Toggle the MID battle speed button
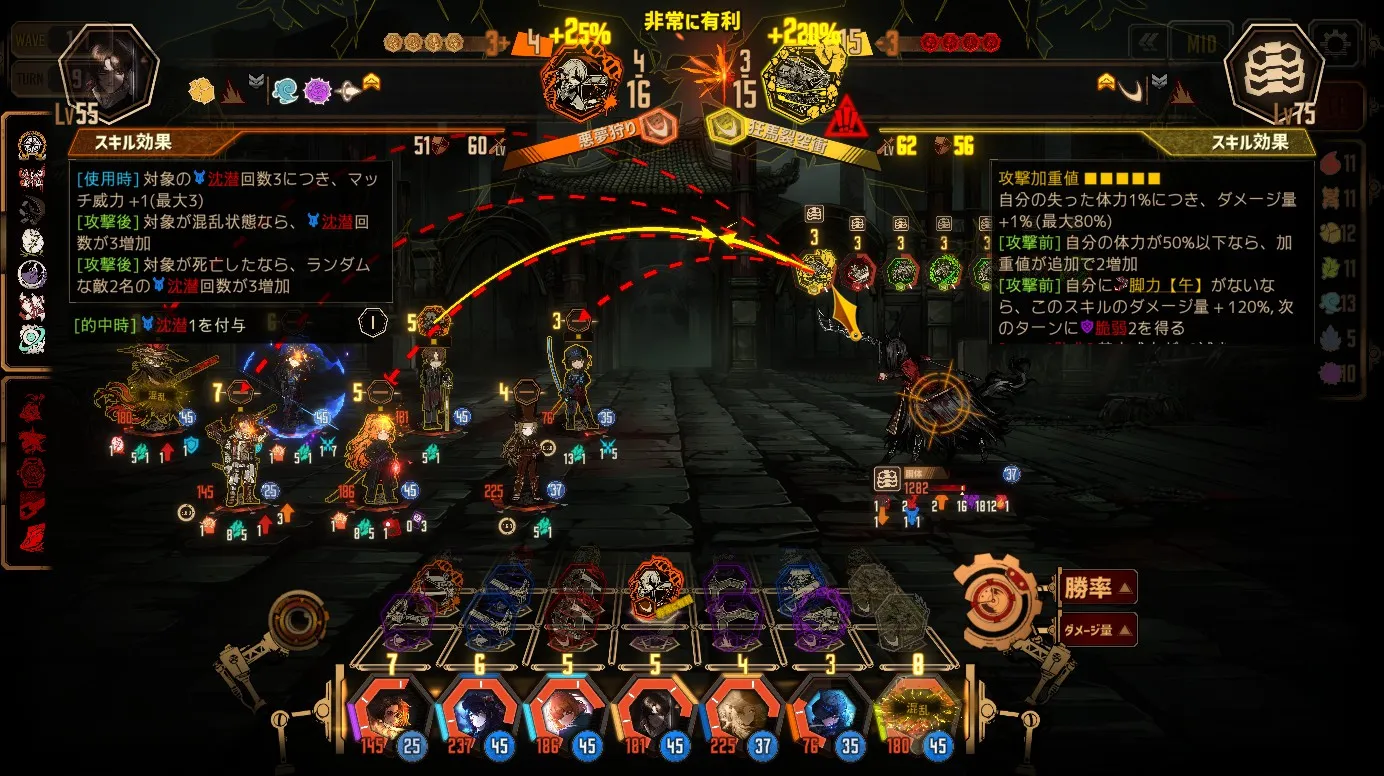 pos(1200,44)
